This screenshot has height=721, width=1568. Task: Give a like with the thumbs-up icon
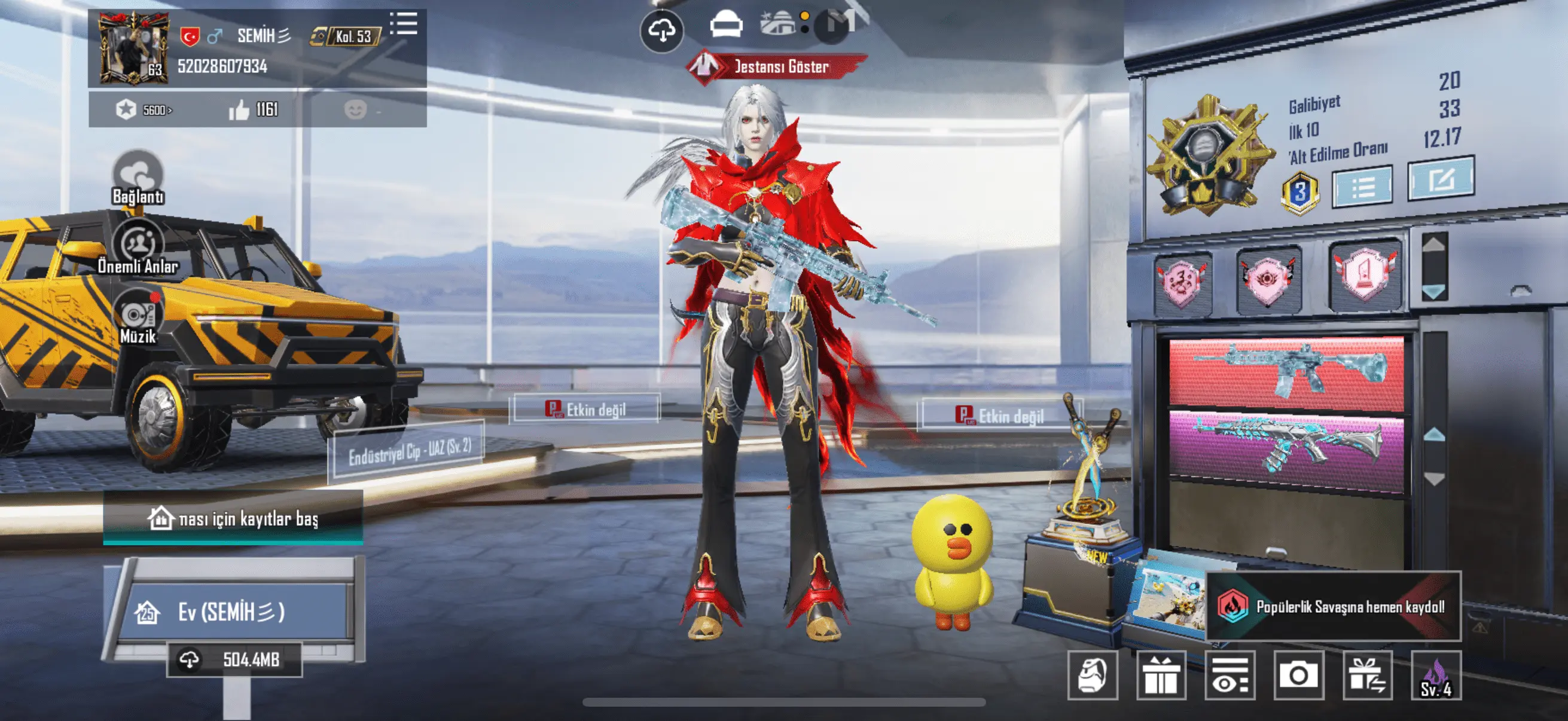pyautogui.click(x=239, y=110)
